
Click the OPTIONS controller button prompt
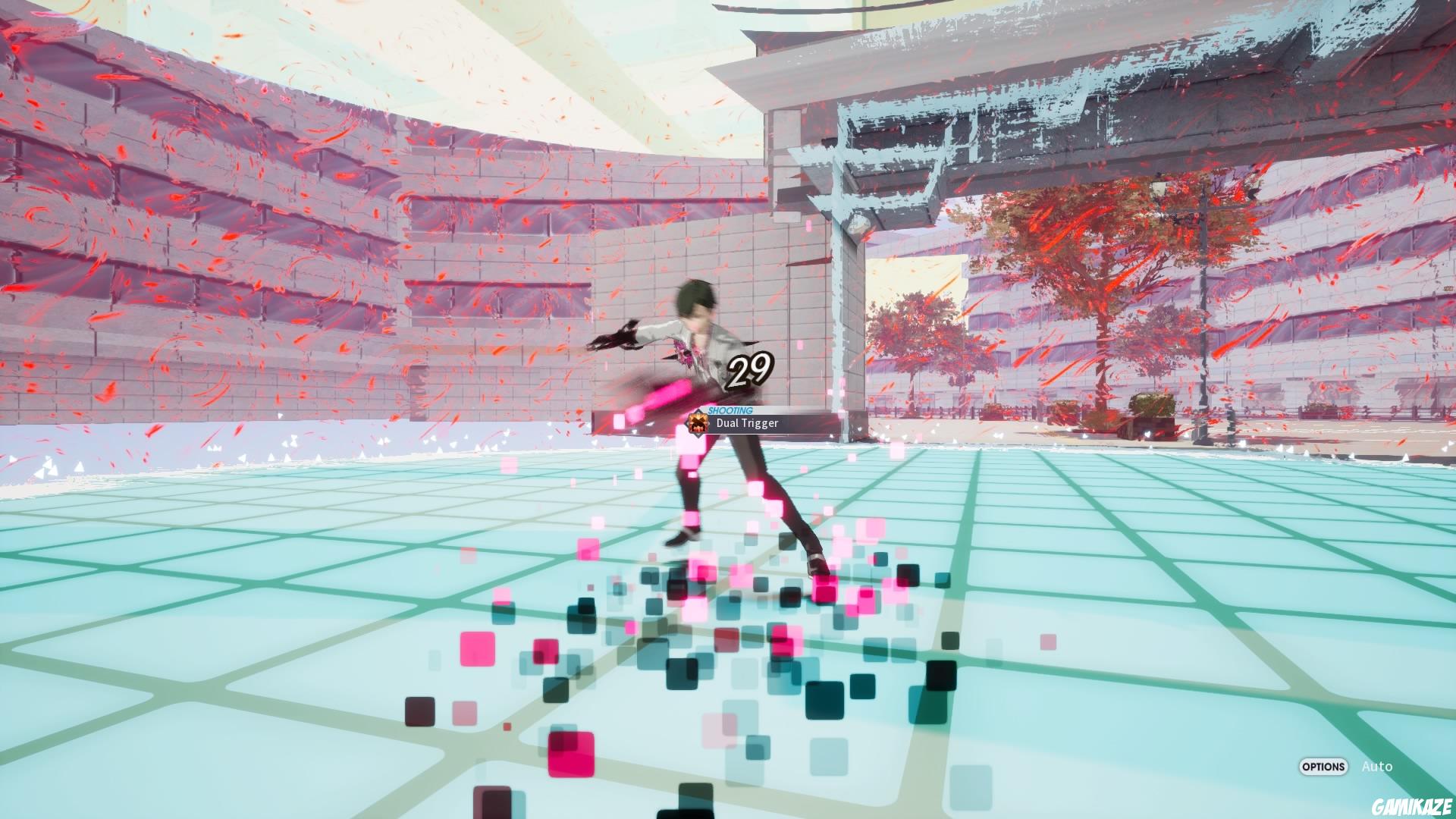click(x=1323, y=767)
